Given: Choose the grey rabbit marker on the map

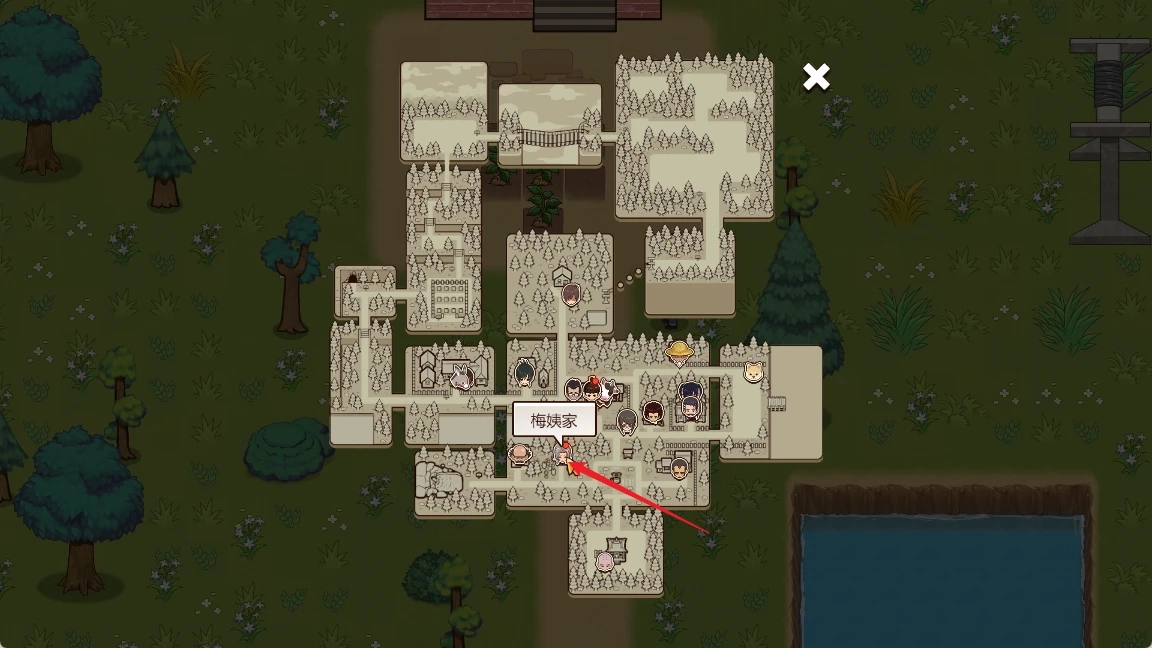Looking at the screenshot, I should pos(461,378).
